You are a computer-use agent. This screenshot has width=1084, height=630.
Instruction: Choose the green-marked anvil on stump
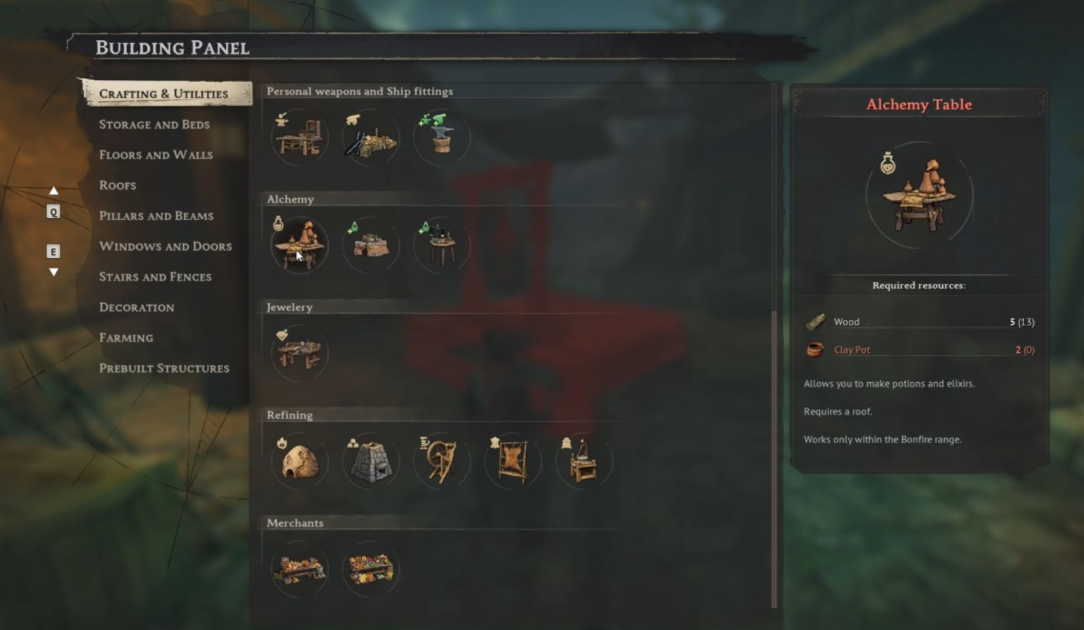[441, 137]
